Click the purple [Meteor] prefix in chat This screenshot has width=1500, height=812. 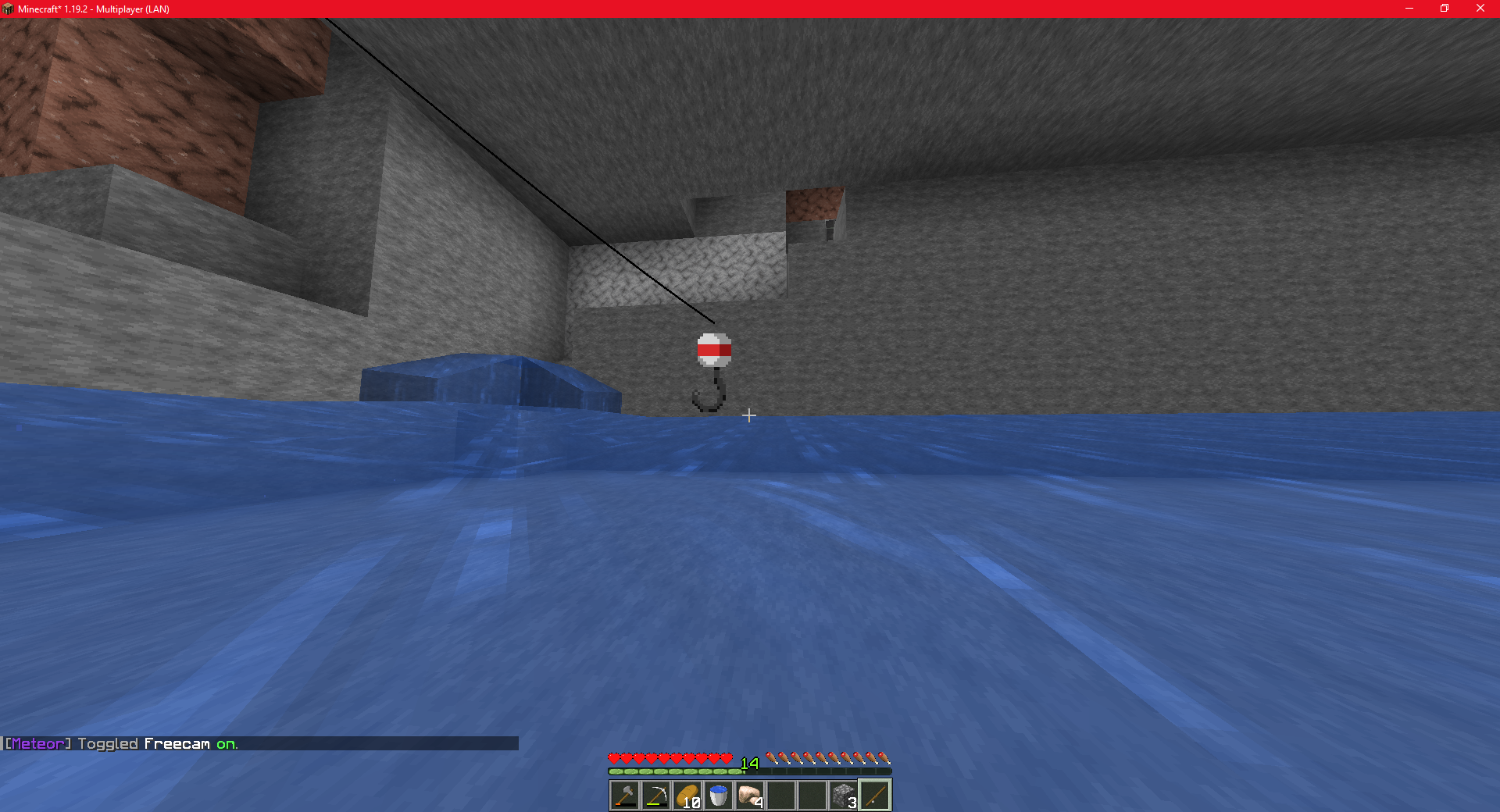tap(35, 744)
